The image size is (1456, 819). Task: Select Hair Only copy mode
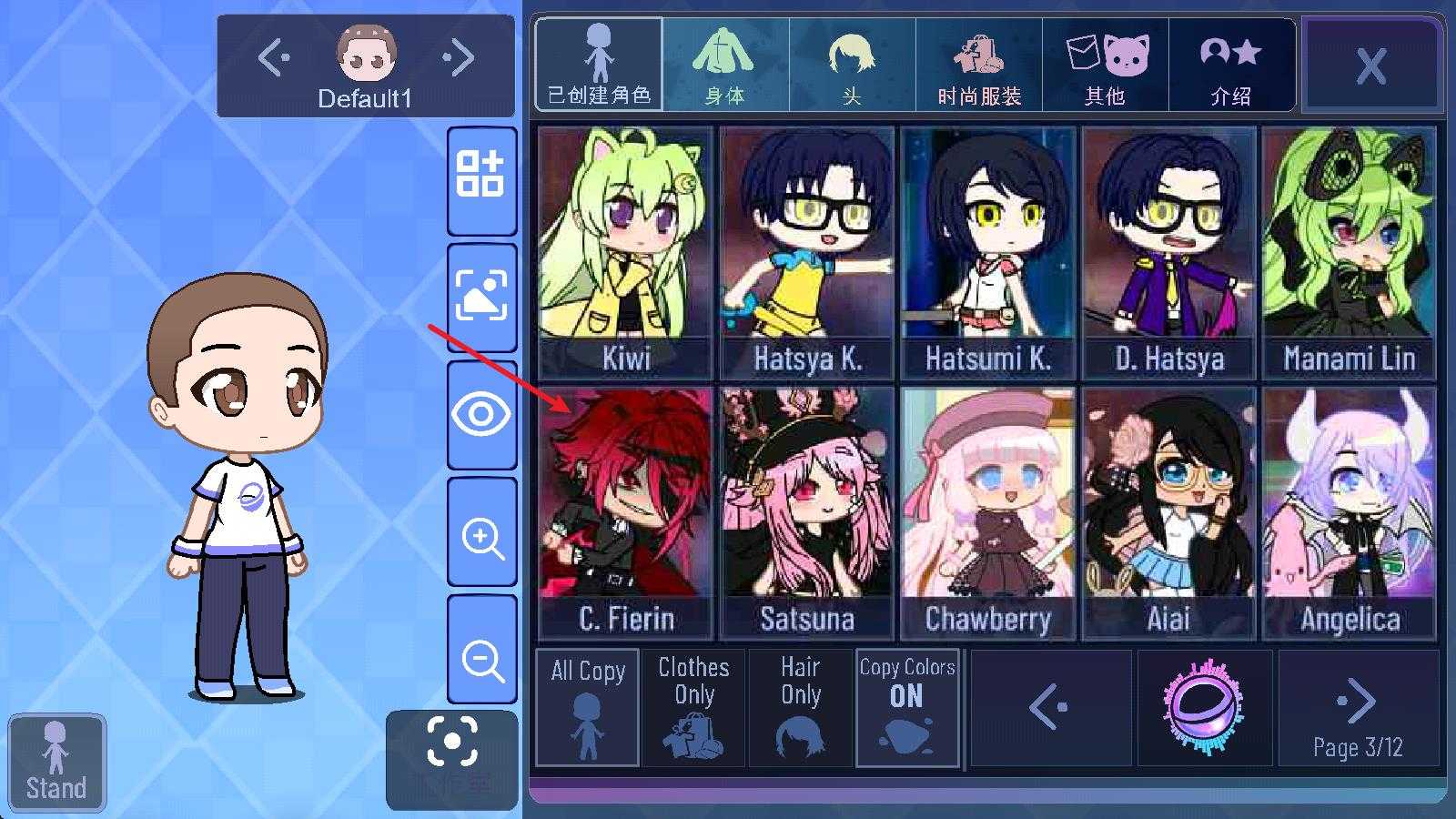click(800, 708)
